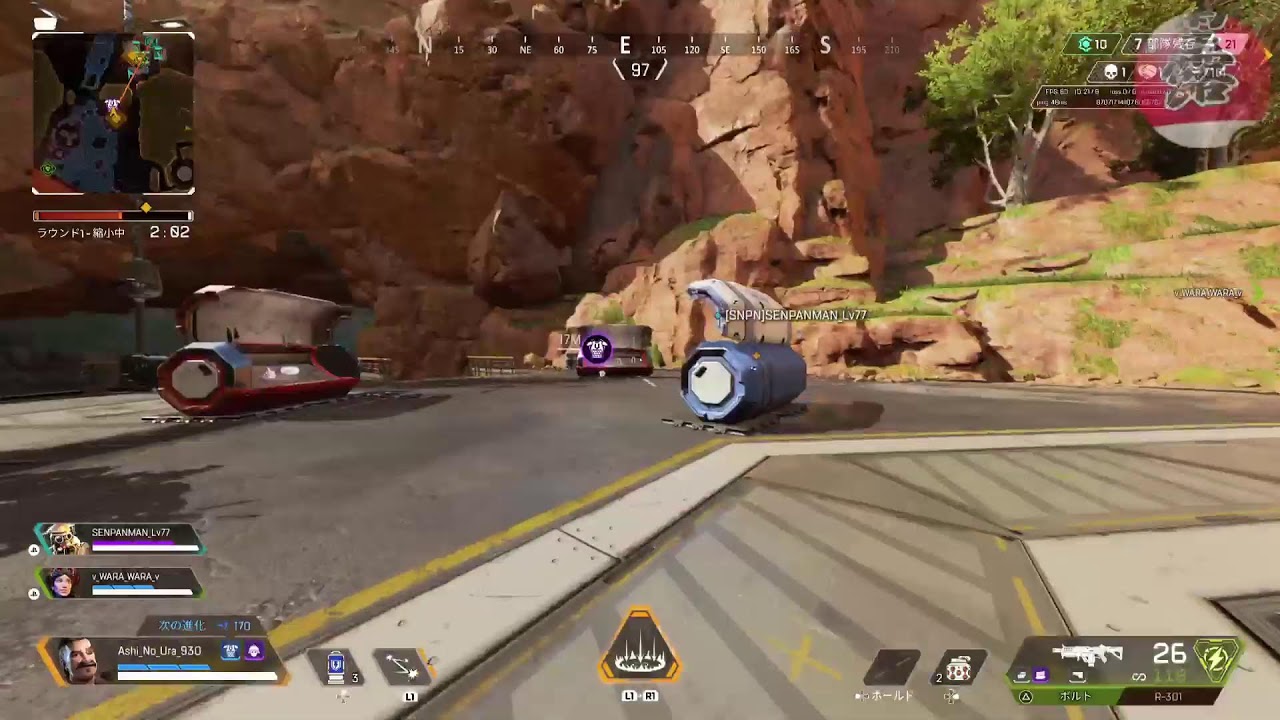The image size is (1280, 720).
Task: Ping the purple loot marker on screen
Action: pyautogui.click(x=598, y=349)
